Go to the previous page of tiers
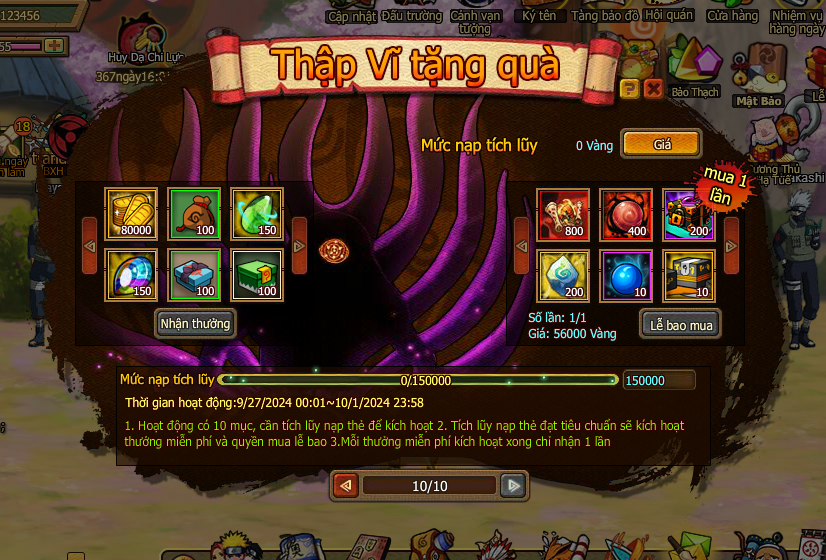 tap(346, 486)
